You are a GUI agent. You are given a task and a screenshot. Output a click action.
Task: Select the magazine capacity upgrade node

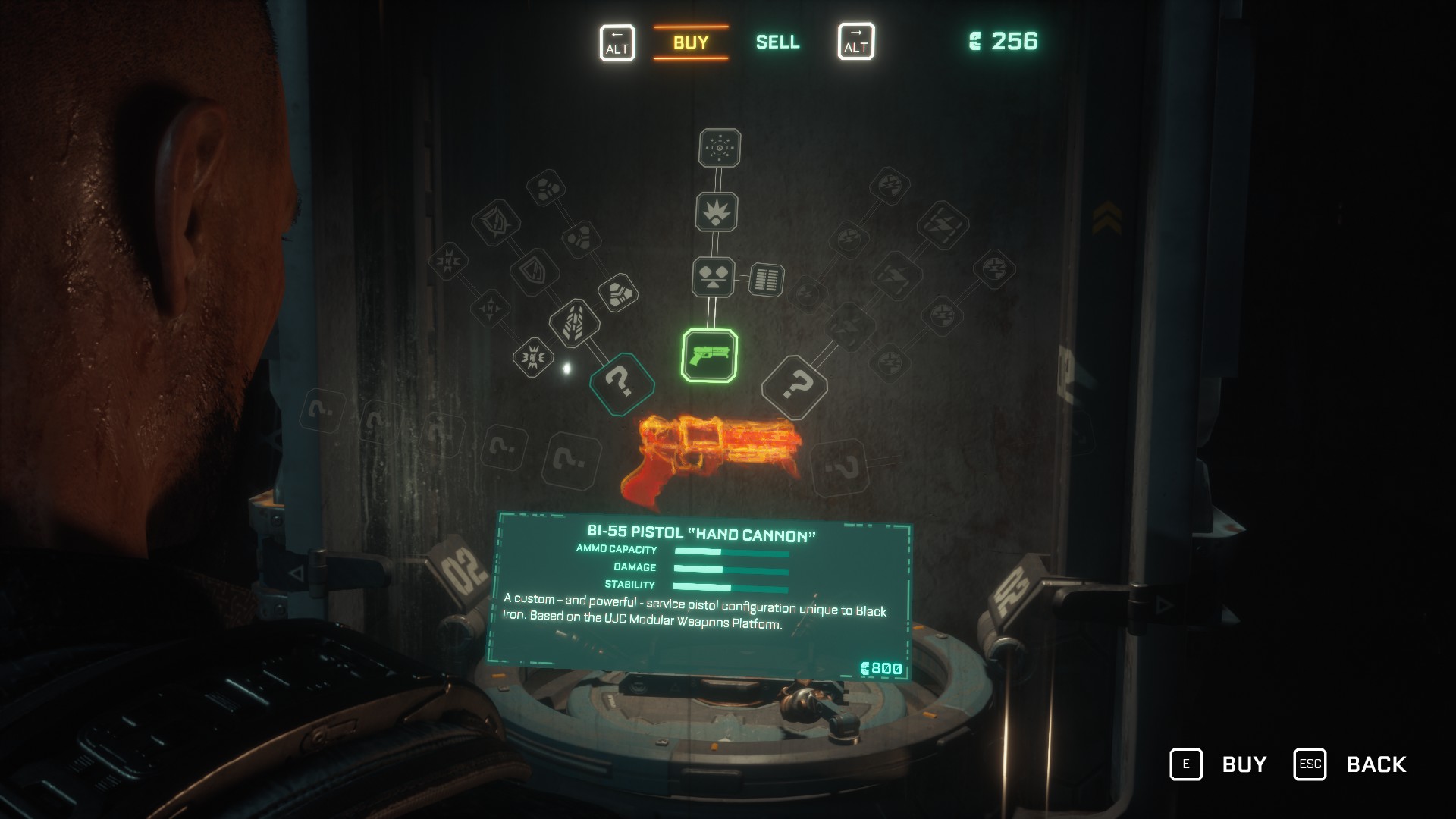click(x=767, y=280)
